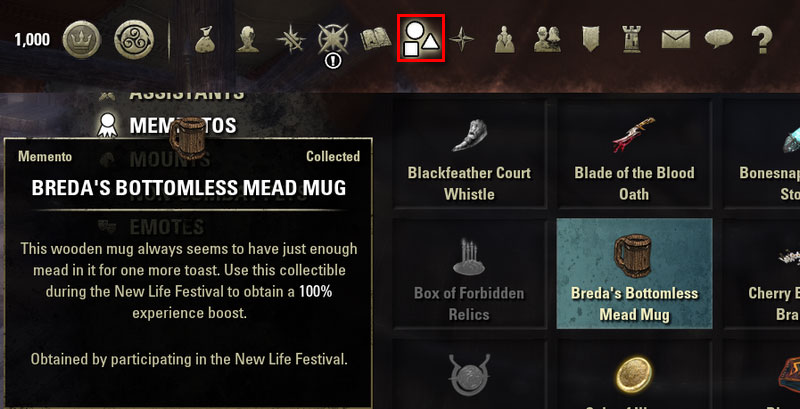
Task: Open the Alliance War tower icon
Action: [x=633, y=40]
